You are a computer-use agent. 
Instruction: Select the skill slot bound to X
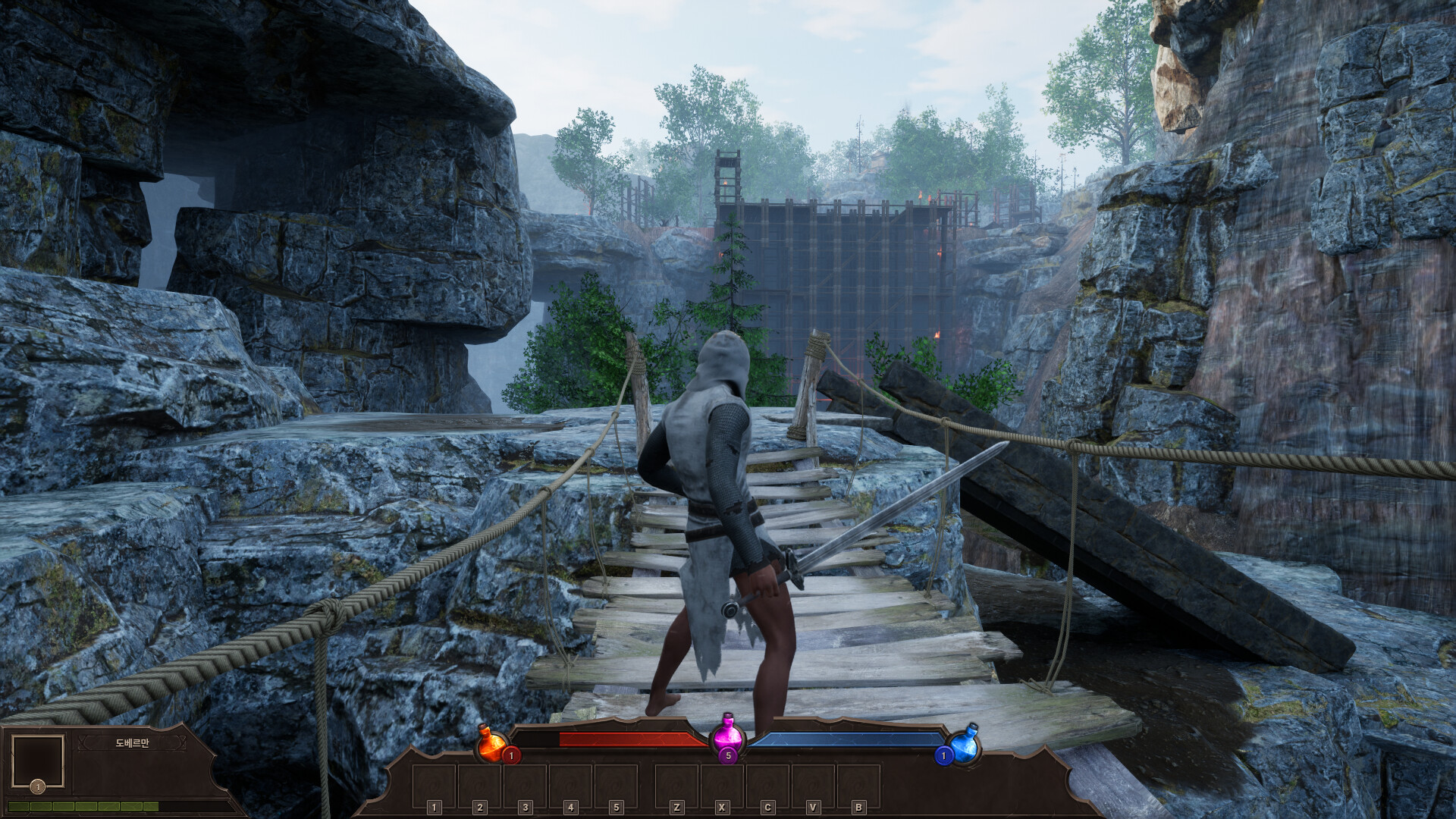723,785
